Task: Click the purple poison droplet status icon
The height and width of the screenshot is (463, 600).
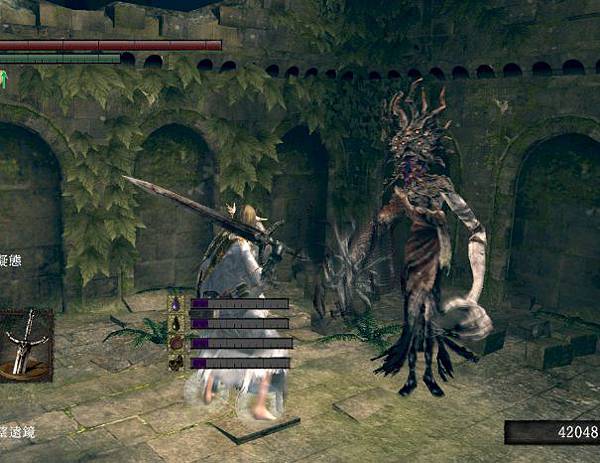Action: [x=176, y=303]
